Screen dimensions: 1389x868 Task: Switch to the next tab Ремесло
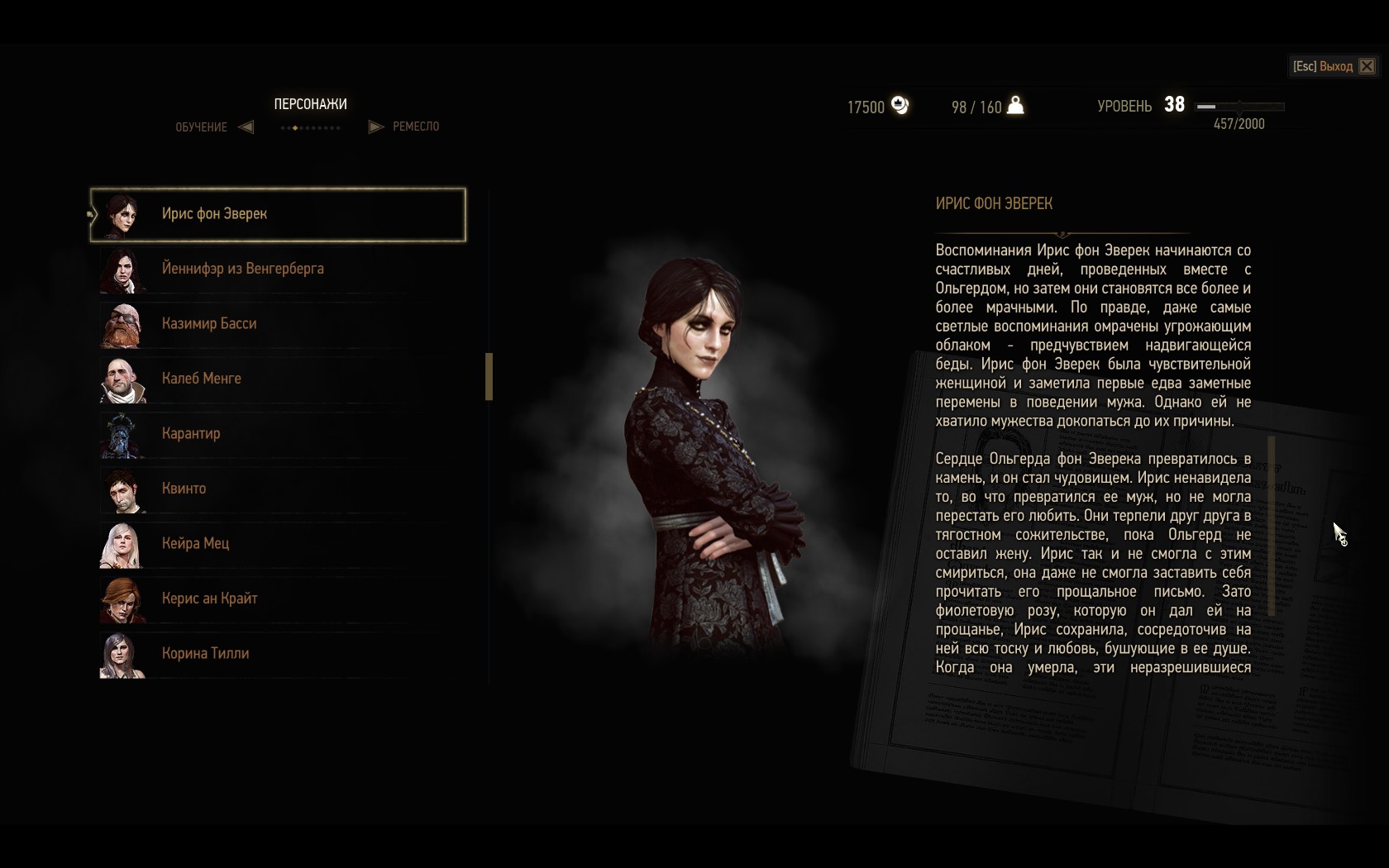[x=376, y=127]
